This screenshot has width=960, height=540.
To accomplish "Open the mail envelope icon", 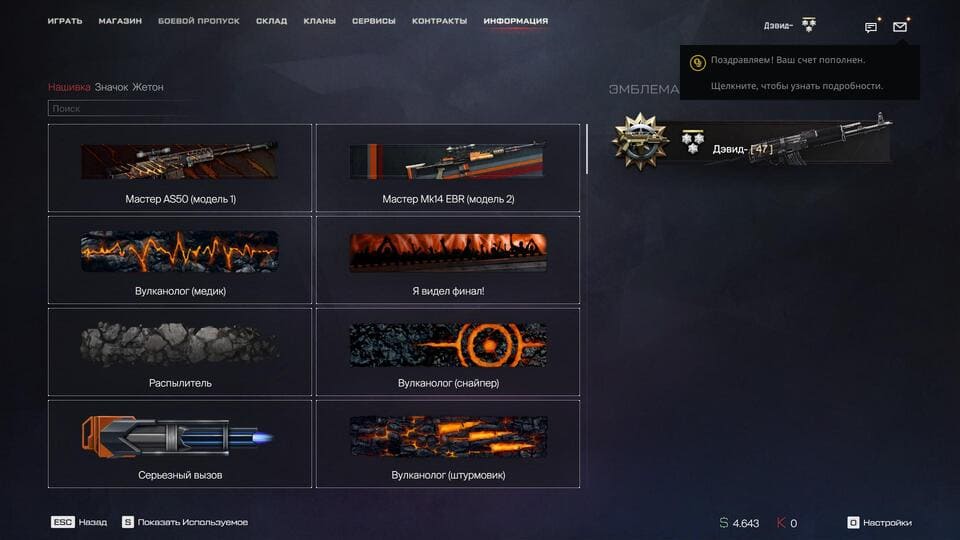I will pyautogui.click(x=900, y=27).
